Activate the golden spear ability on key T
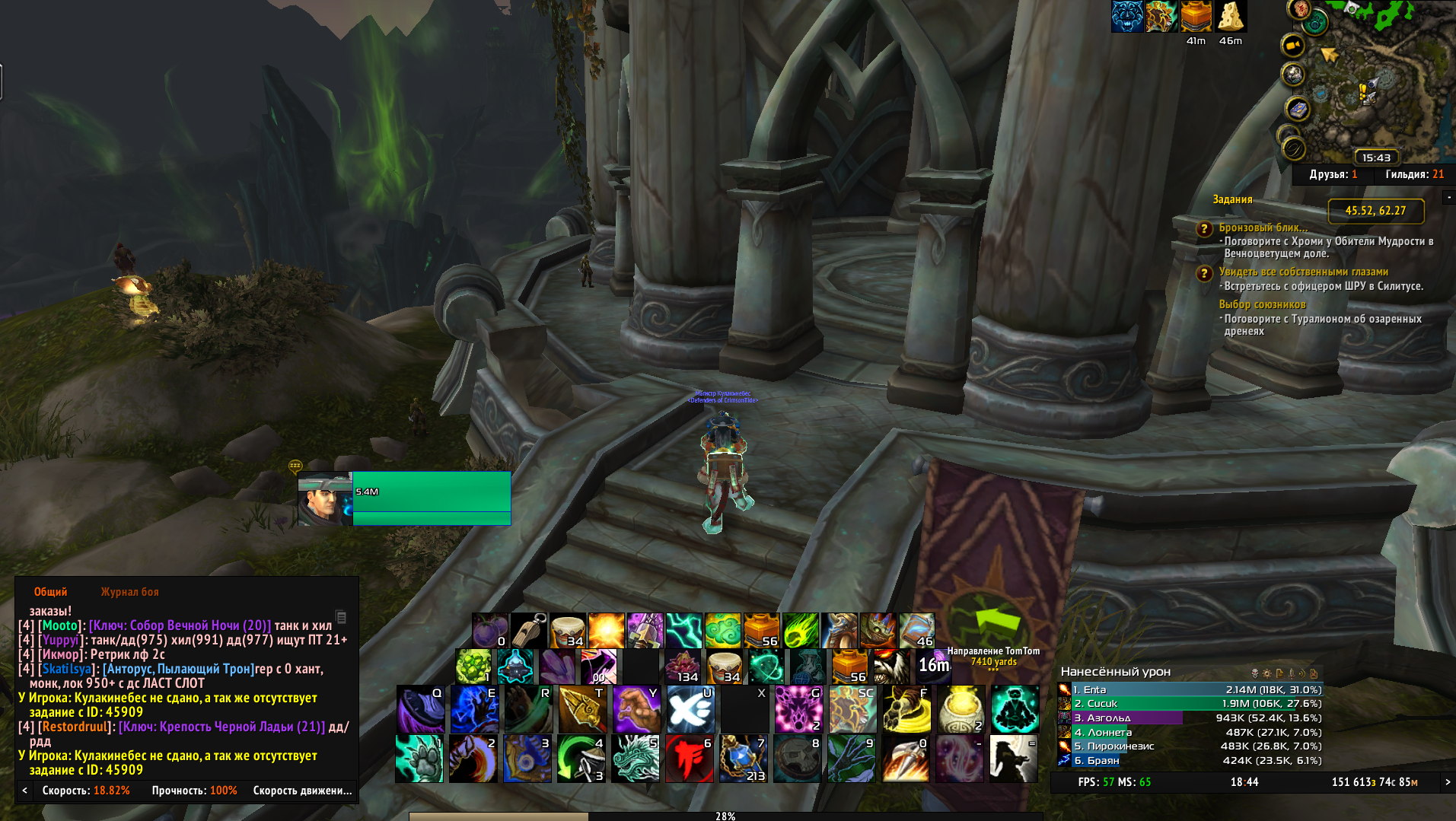This screenshot has height=821, width=1456. pos(582,709)
